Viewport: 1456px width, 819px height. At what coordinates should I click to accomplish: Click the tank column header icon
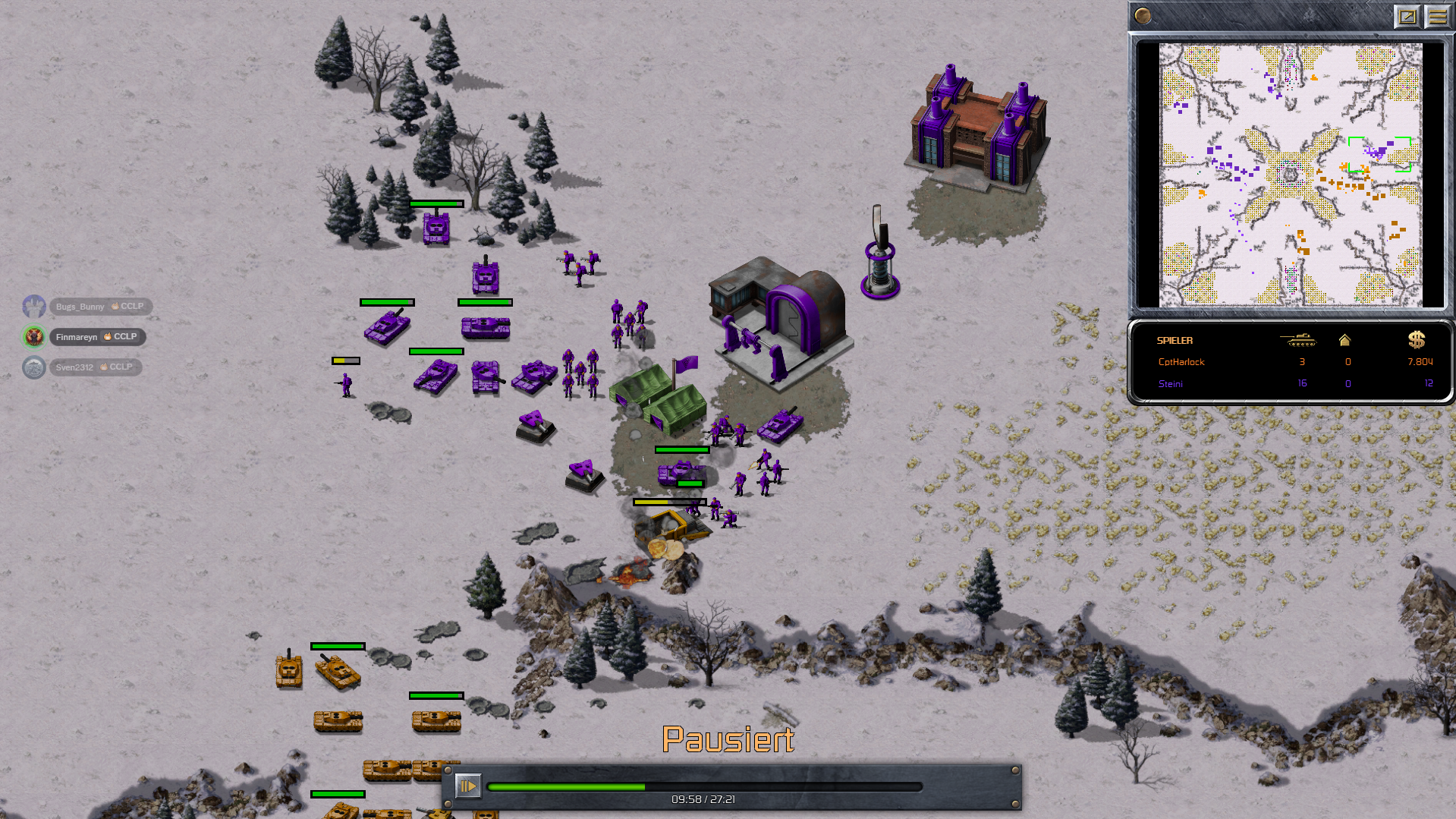(1298, 340)
